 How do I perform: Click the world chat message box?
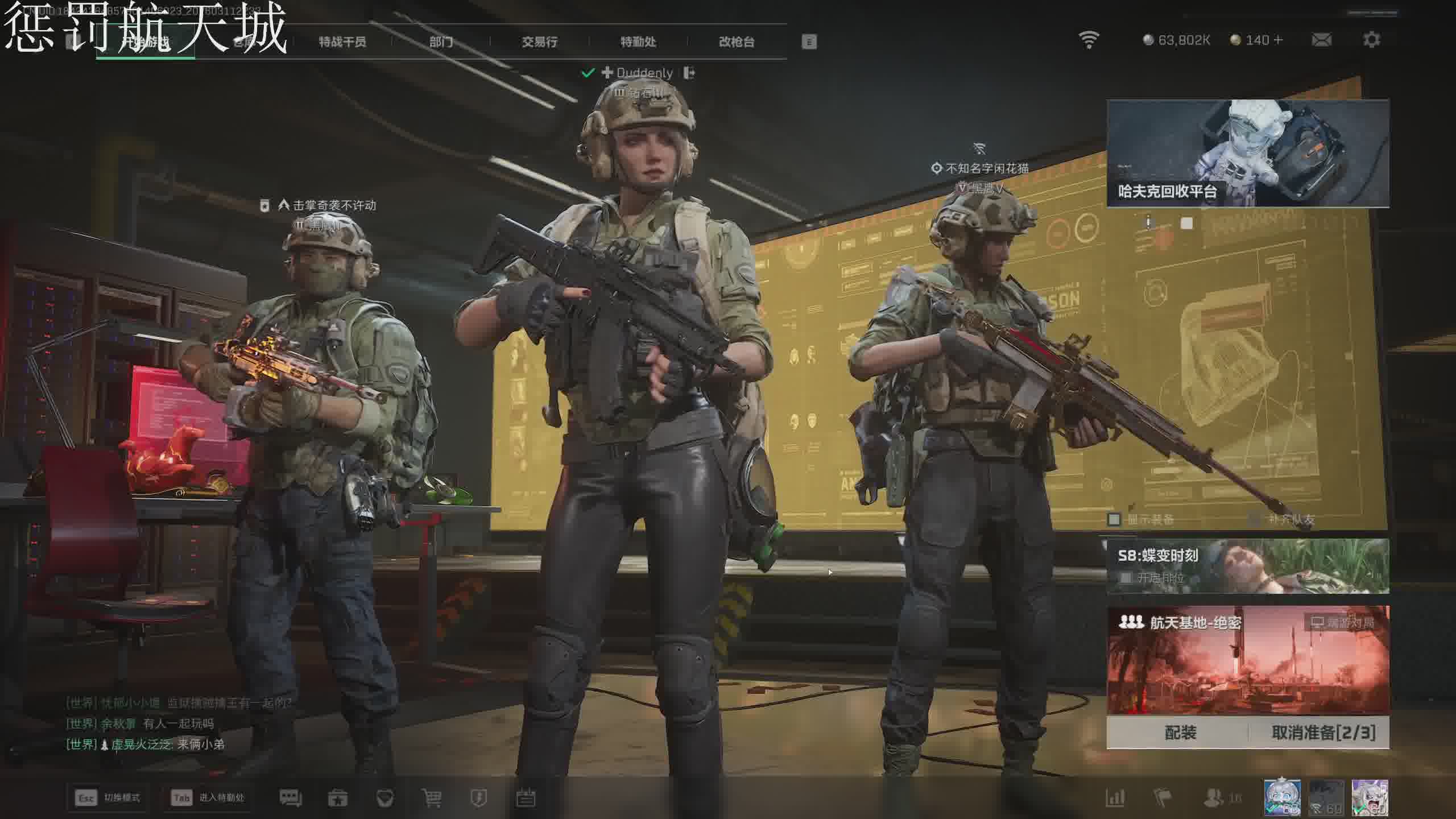pos(179,723)
